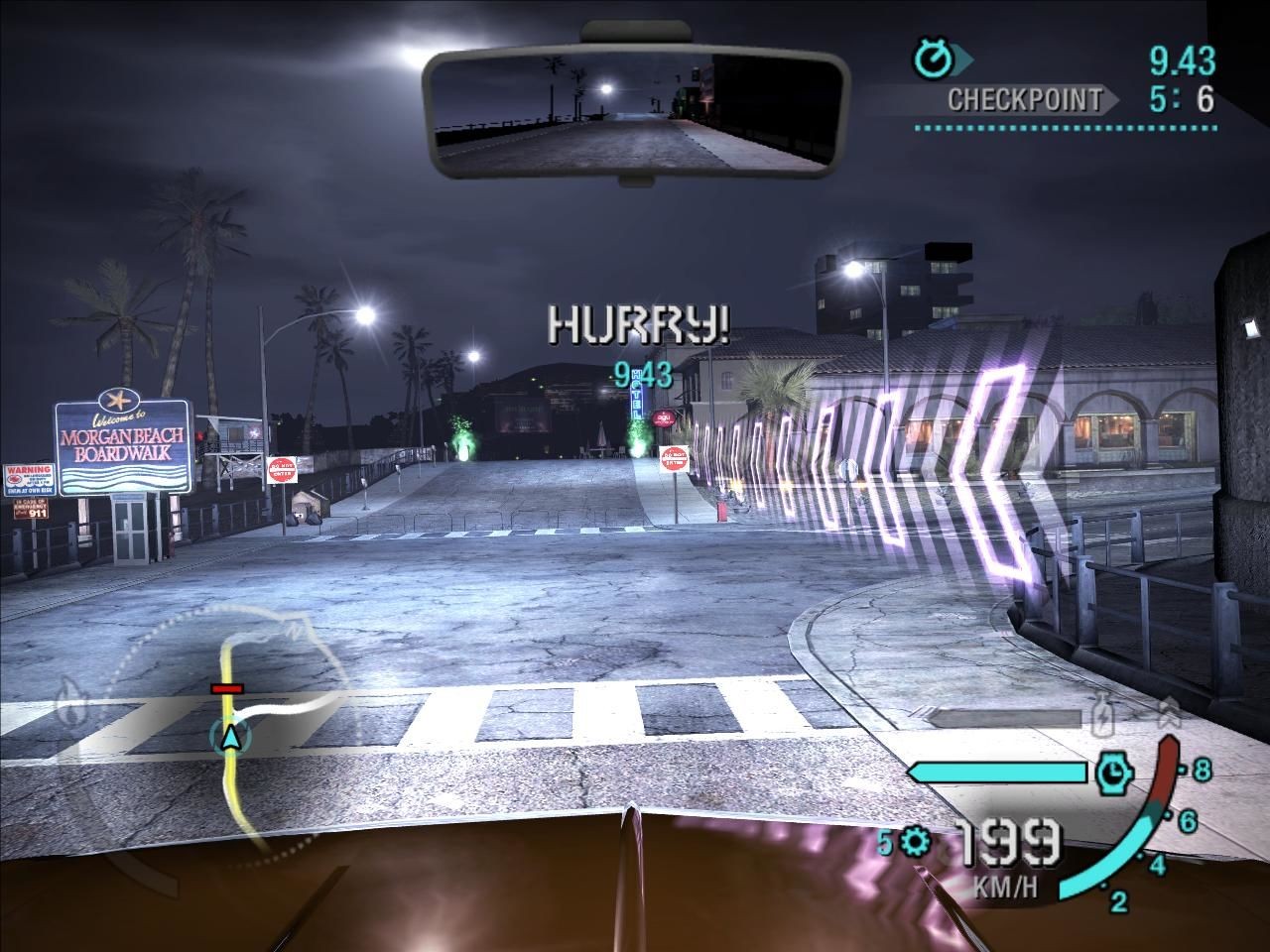Click the gear cog icon
Image resolution: width=1270 pixels, height=952 pixels.
[x=916, y=843]
